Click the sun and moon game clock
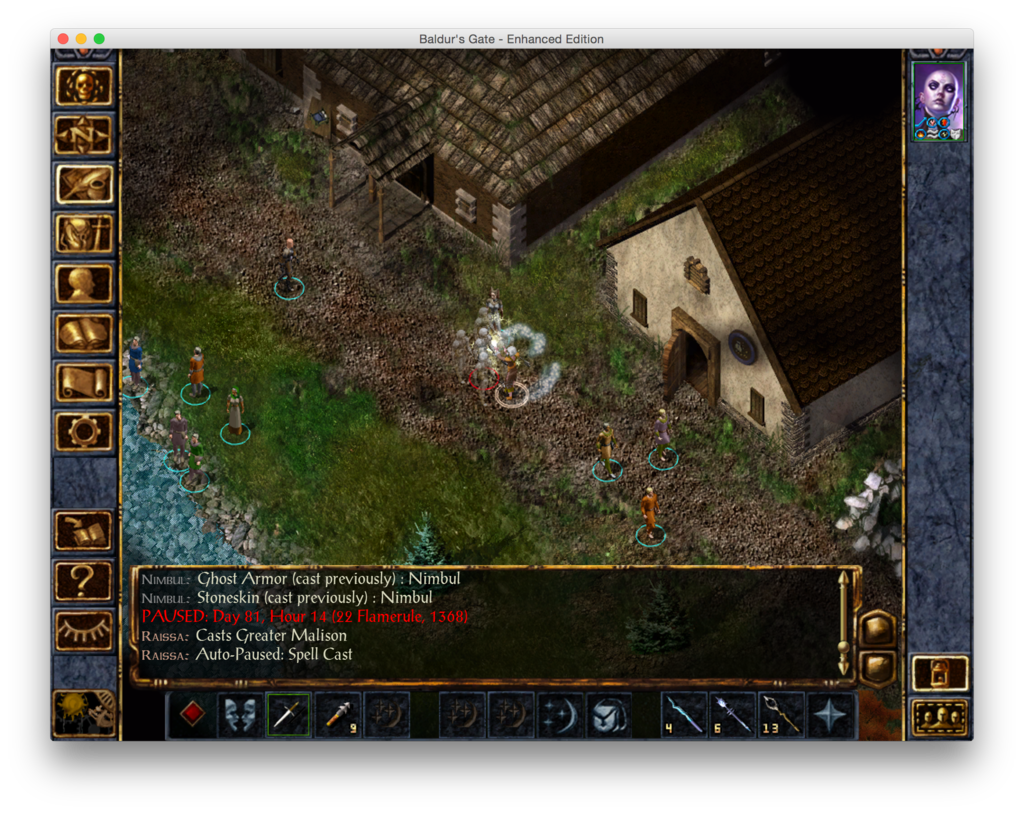The image size is (1024, 813). pos(84,712)
